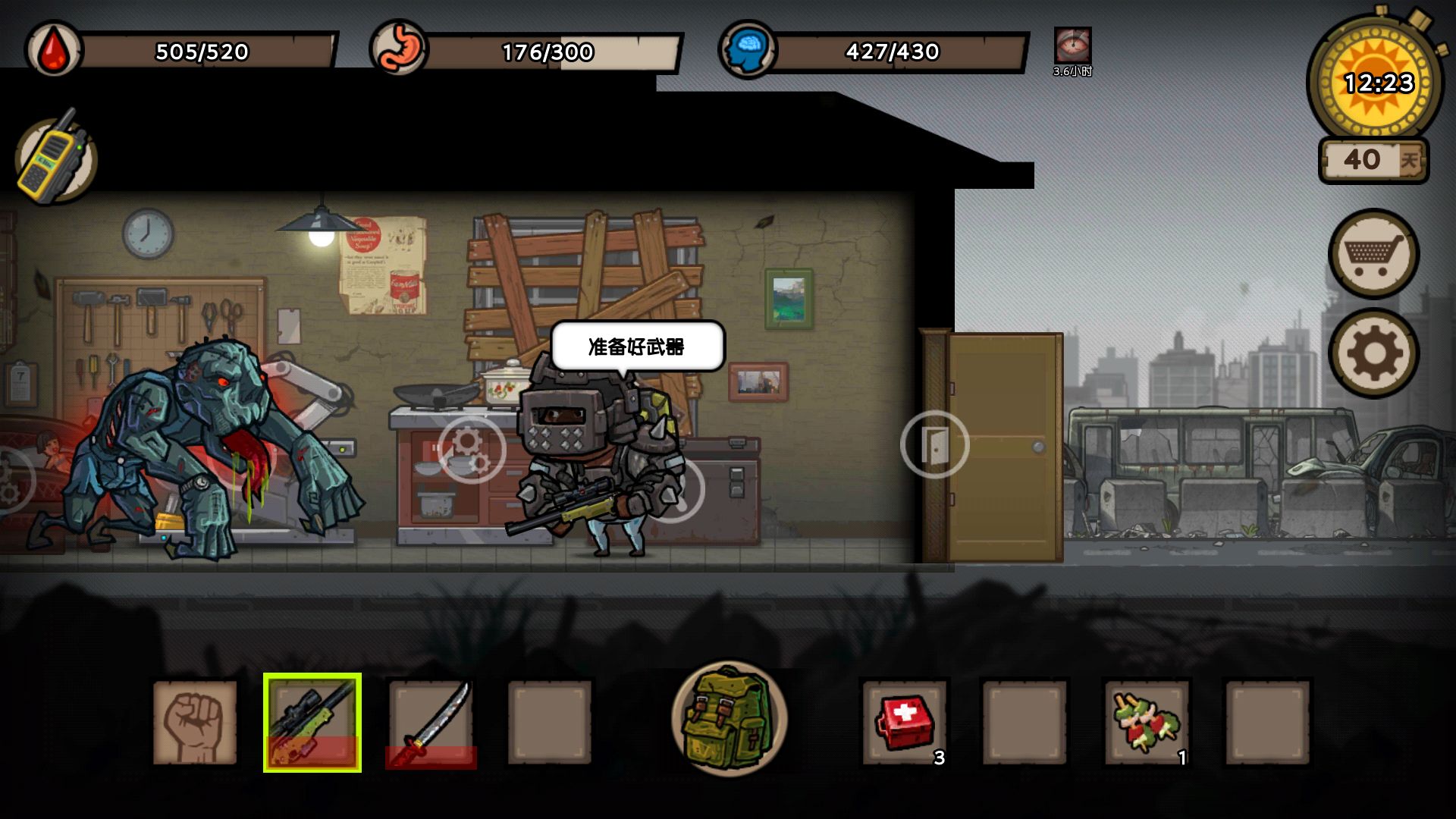The height and width of the screenshot is (819, 1456).
Task: Check the red eye status effect icon
Action: [x=1072, y=45]
